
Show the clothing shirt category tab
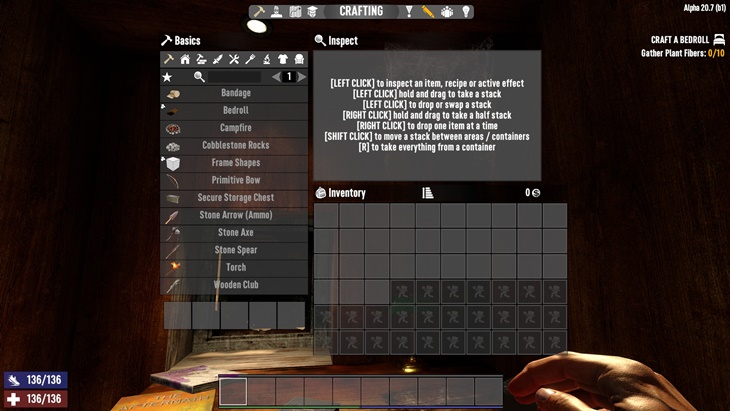(x=283, y=59)
